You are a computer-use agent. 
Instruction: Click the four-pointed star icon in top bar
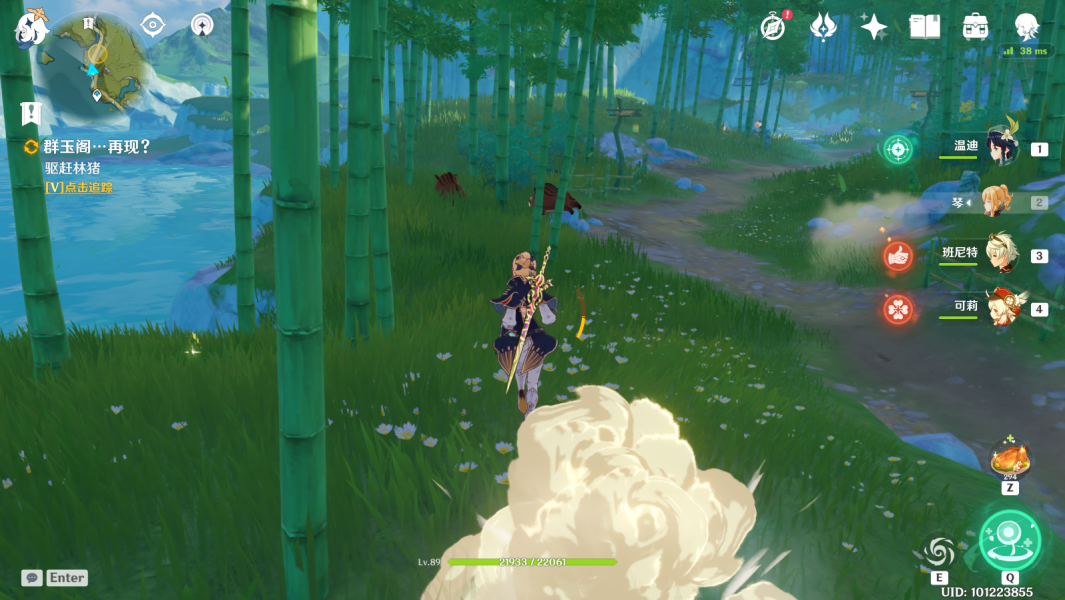[x=874, y=27]
